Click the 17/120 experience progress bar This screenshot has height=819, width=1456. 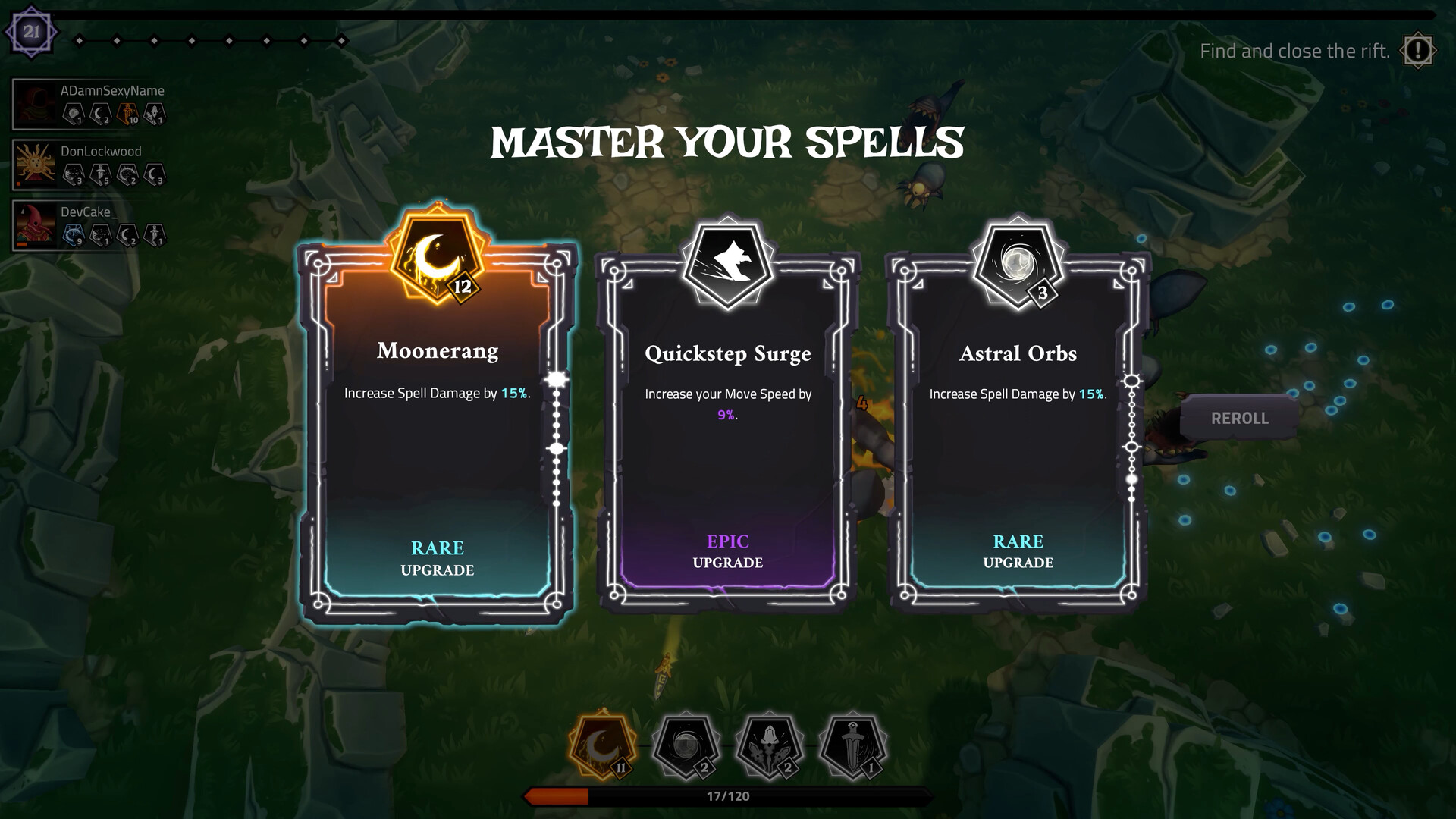[727, 796]
